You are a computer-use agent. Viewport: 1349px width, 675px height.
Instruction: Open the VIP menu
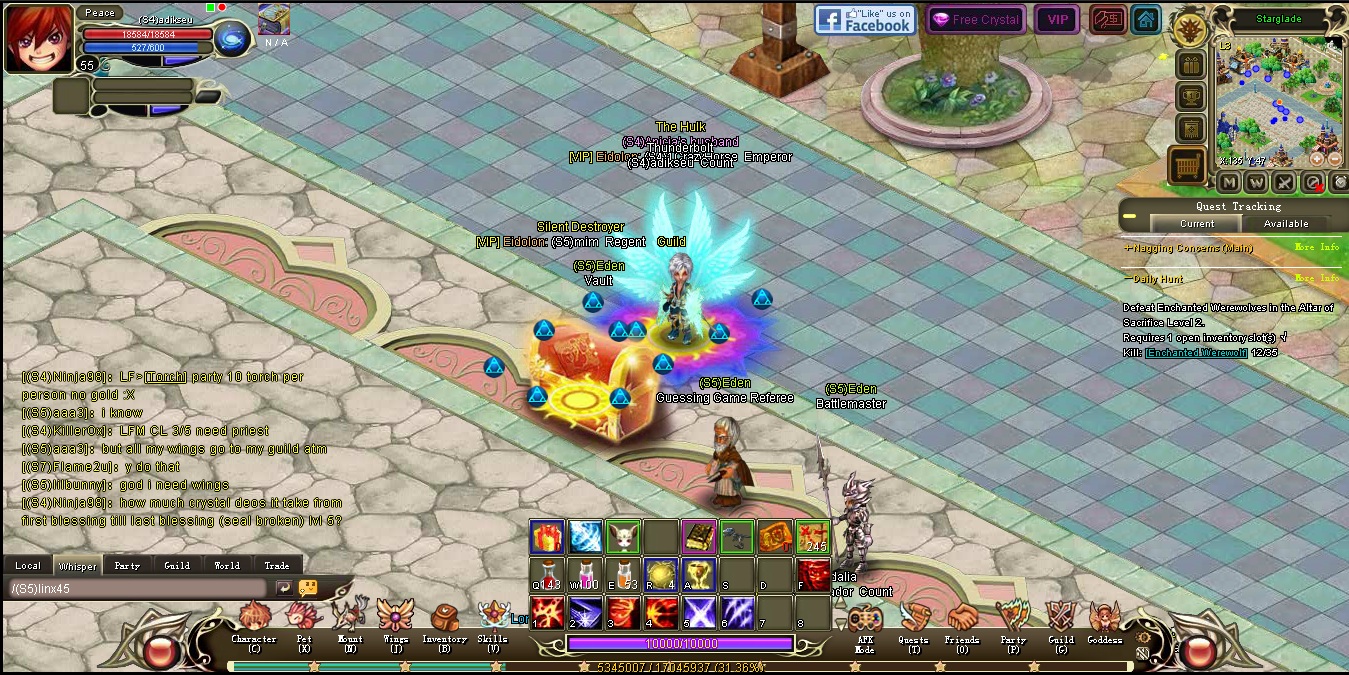click(1057, 20)
